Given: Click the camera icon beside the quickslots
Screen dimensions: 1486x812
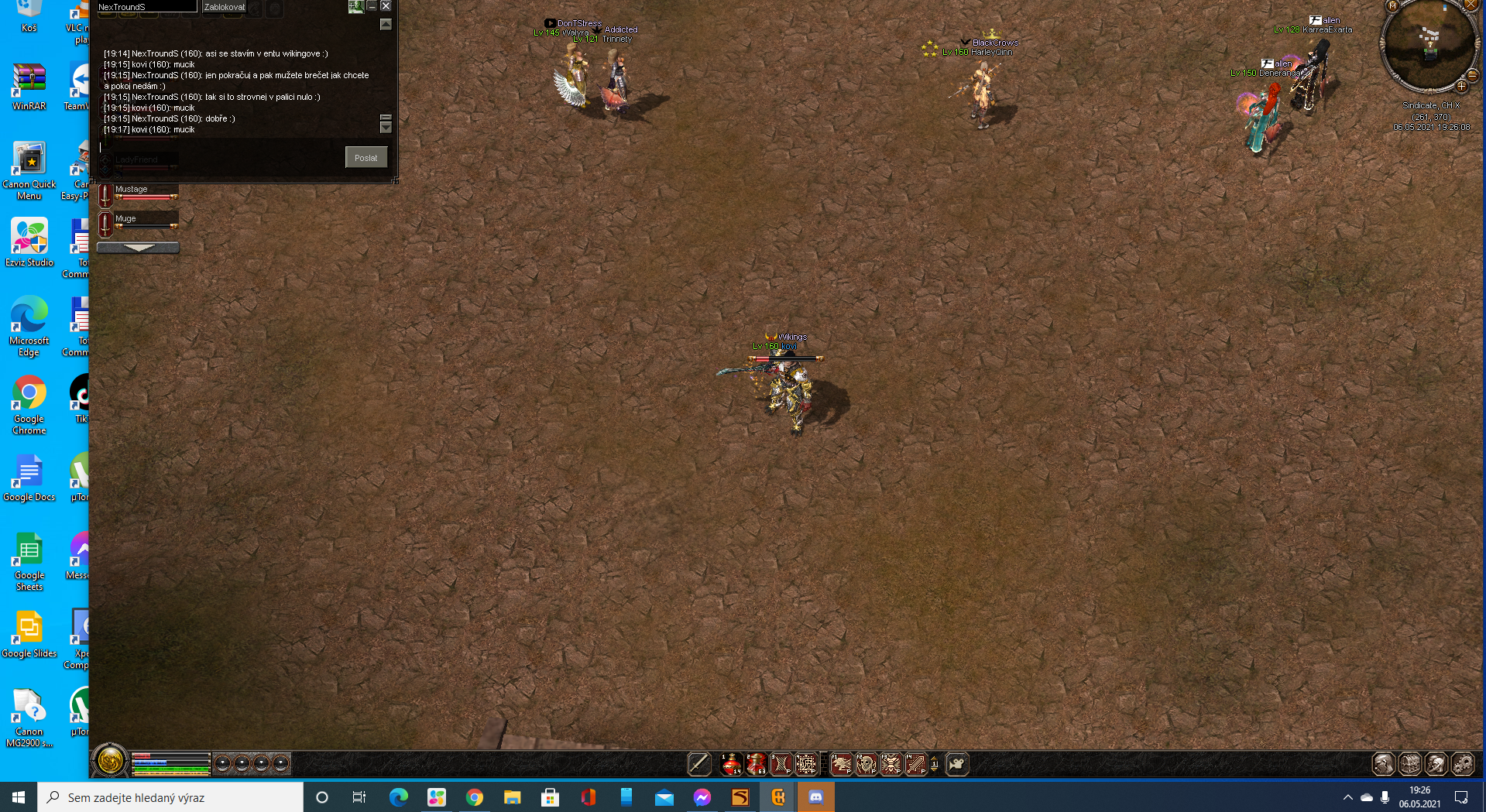Looking at the screenshot, I should (957, 764).
